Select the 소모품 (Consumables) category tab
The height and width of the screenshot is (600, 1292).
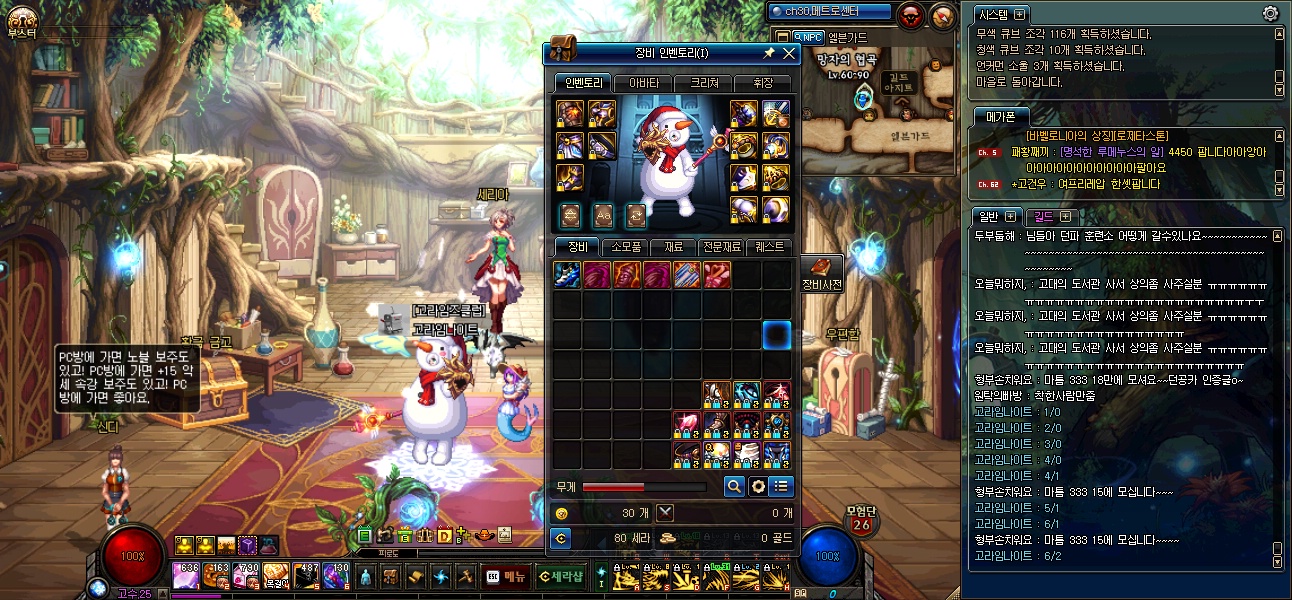pos(625,247)
